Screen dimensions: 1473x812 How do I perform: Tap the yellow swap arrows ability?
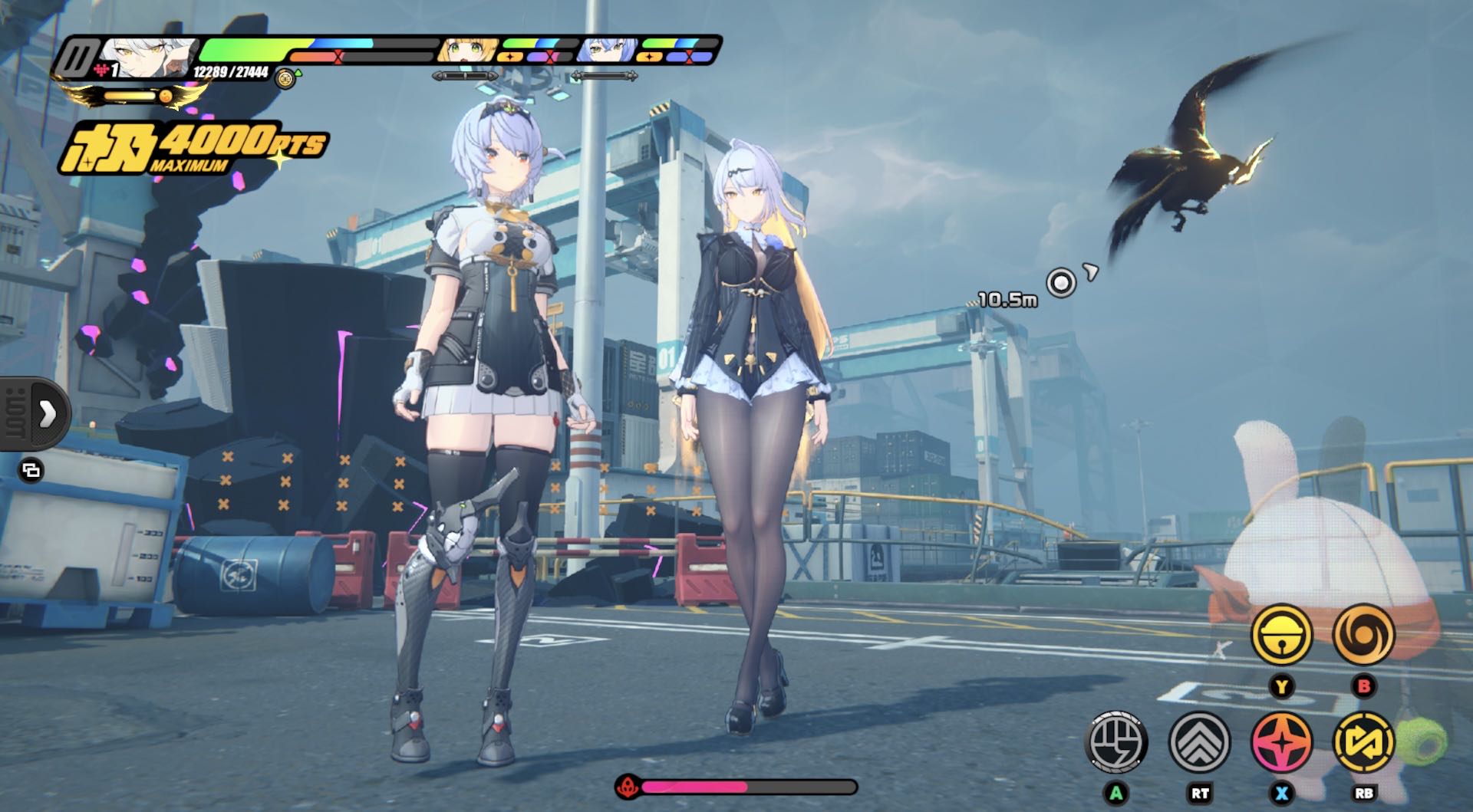(x=1364, y=741)
